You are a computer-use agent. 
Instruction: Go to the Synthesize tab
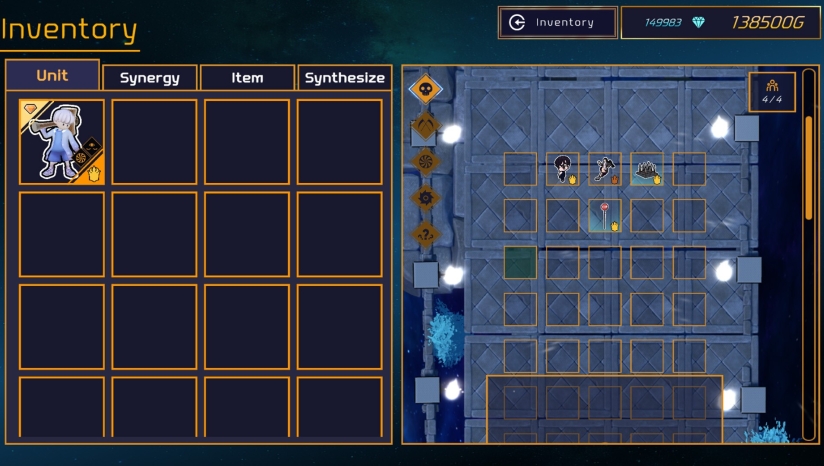(x=344, y=78)
